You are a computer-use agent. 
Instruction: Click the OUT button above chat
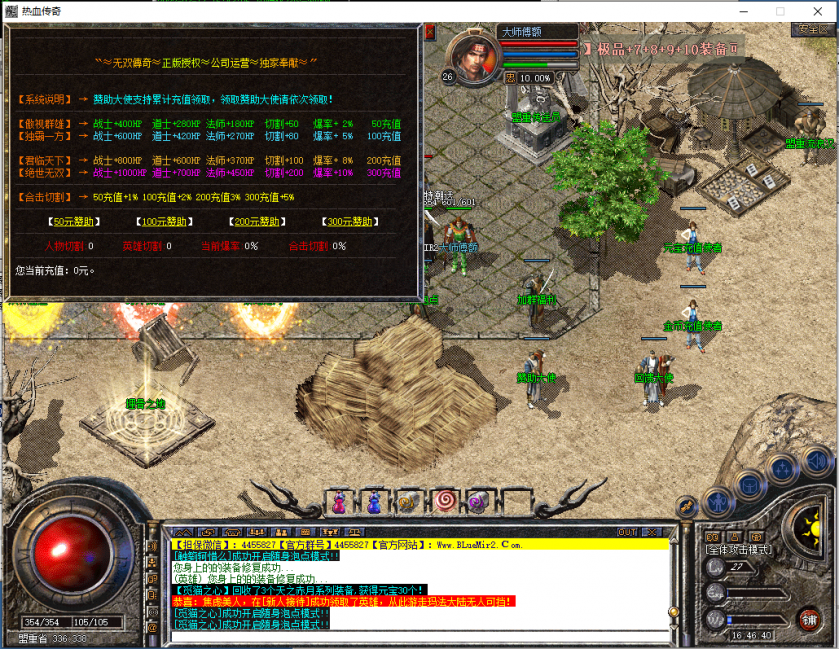(627, 532)
